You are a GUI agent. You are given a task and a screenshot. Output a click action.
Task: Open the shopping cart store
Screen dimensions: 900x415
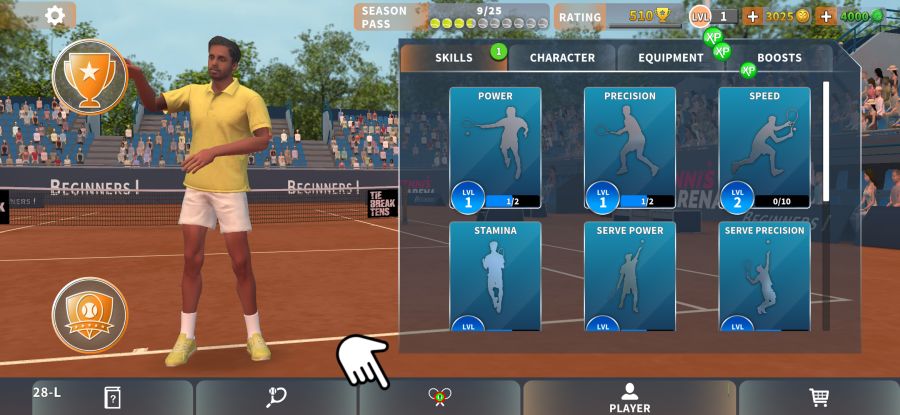[x=819, y=397]
